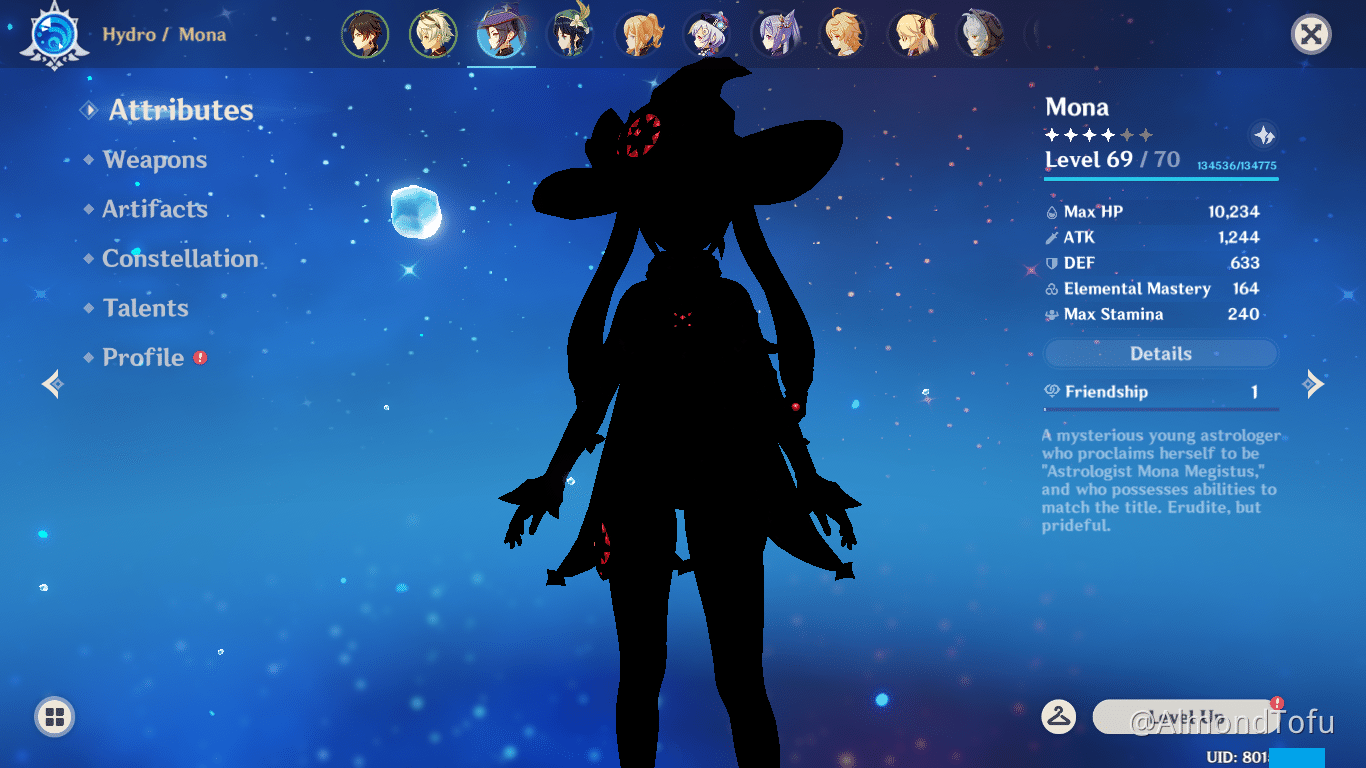Screen dimensions: 1366x768
Task: Switch to the Weapons section
Action: pyautogui.click(x=154, y=159)
